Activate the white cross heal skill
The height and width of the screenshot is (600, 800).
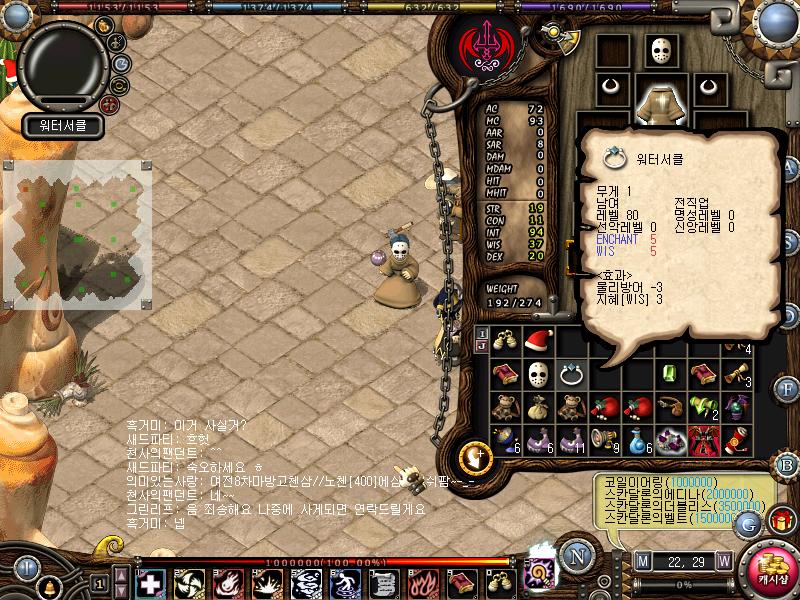pos(151,582)
